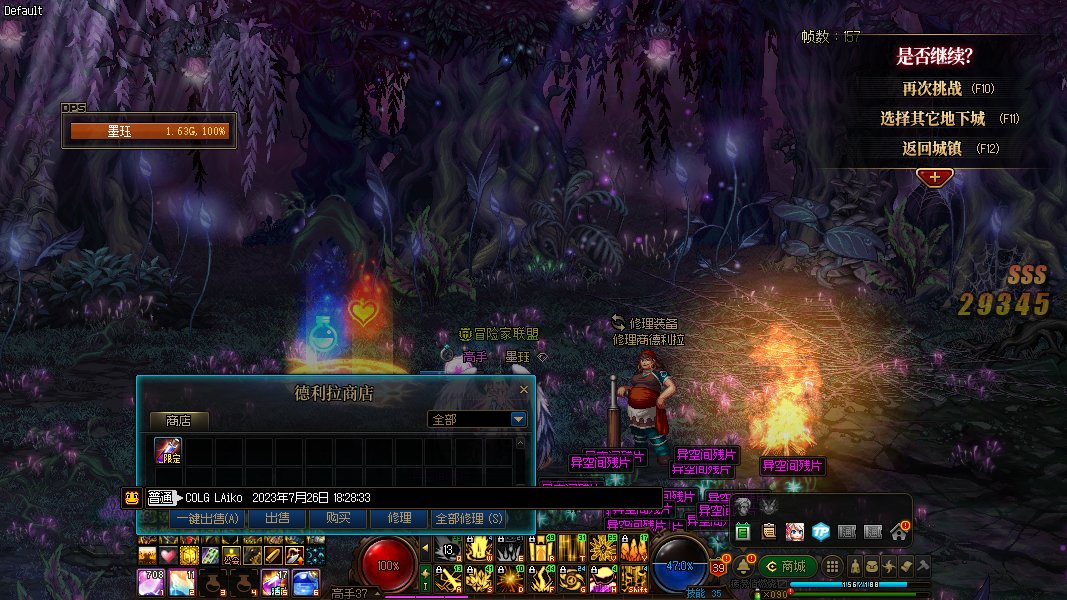This screenshot has height=600, width=1067.
Task: Expand the red plus button under the continue menu
Action: click(x=934, y=177)
